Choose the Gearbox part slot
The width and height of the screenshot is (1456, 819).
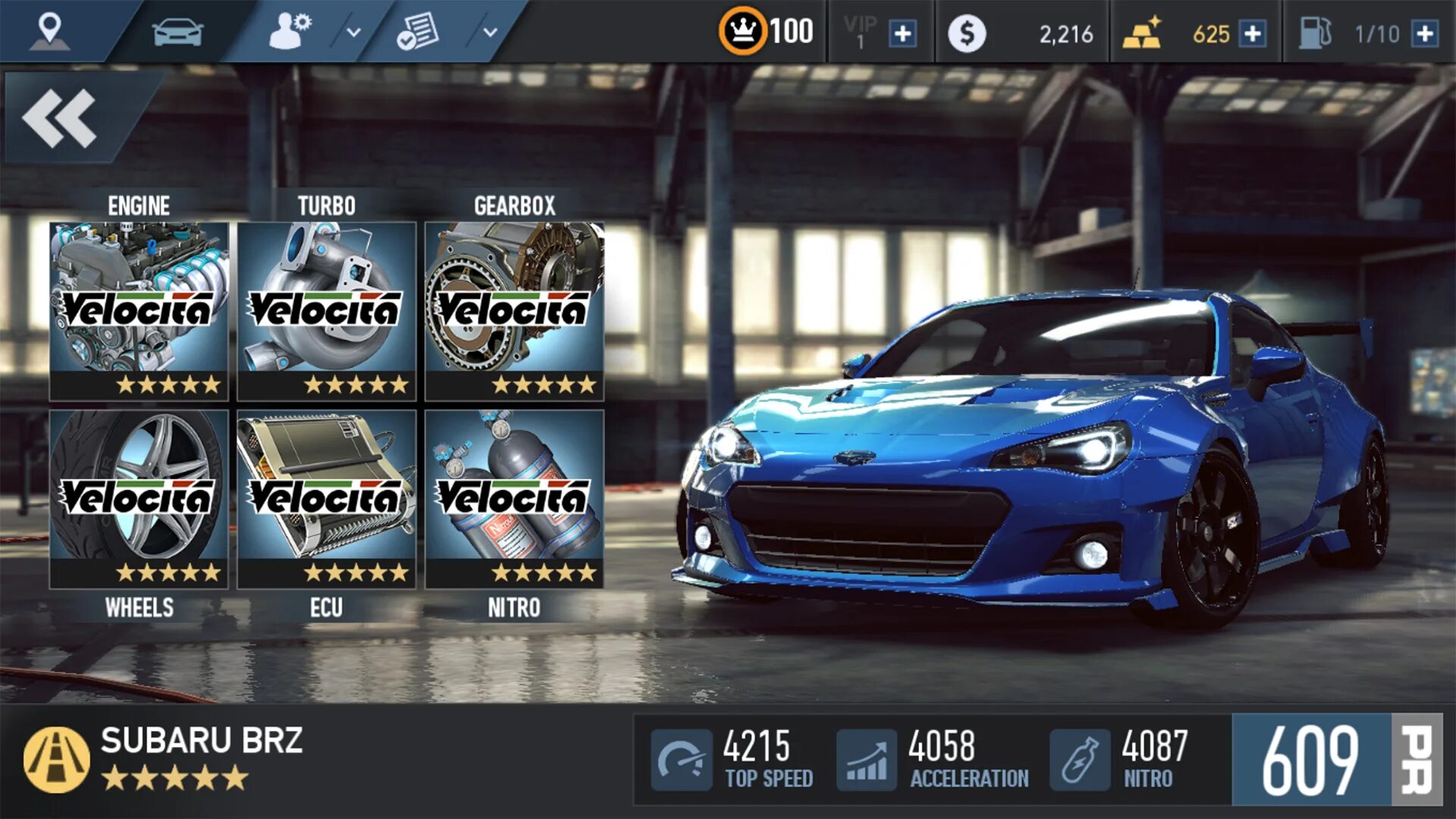pos(515,311)
